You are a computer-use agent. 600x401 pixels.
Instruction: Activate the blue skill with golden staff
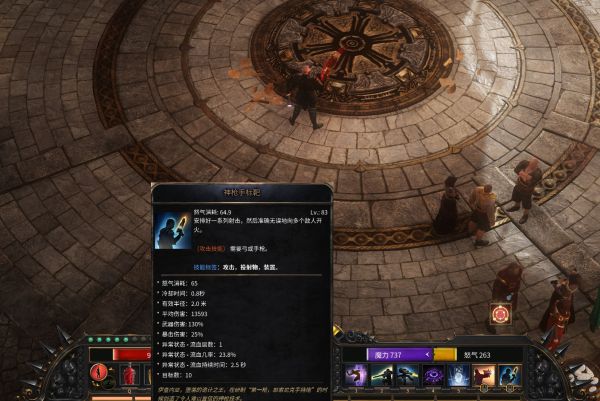[x=510, y=376]
